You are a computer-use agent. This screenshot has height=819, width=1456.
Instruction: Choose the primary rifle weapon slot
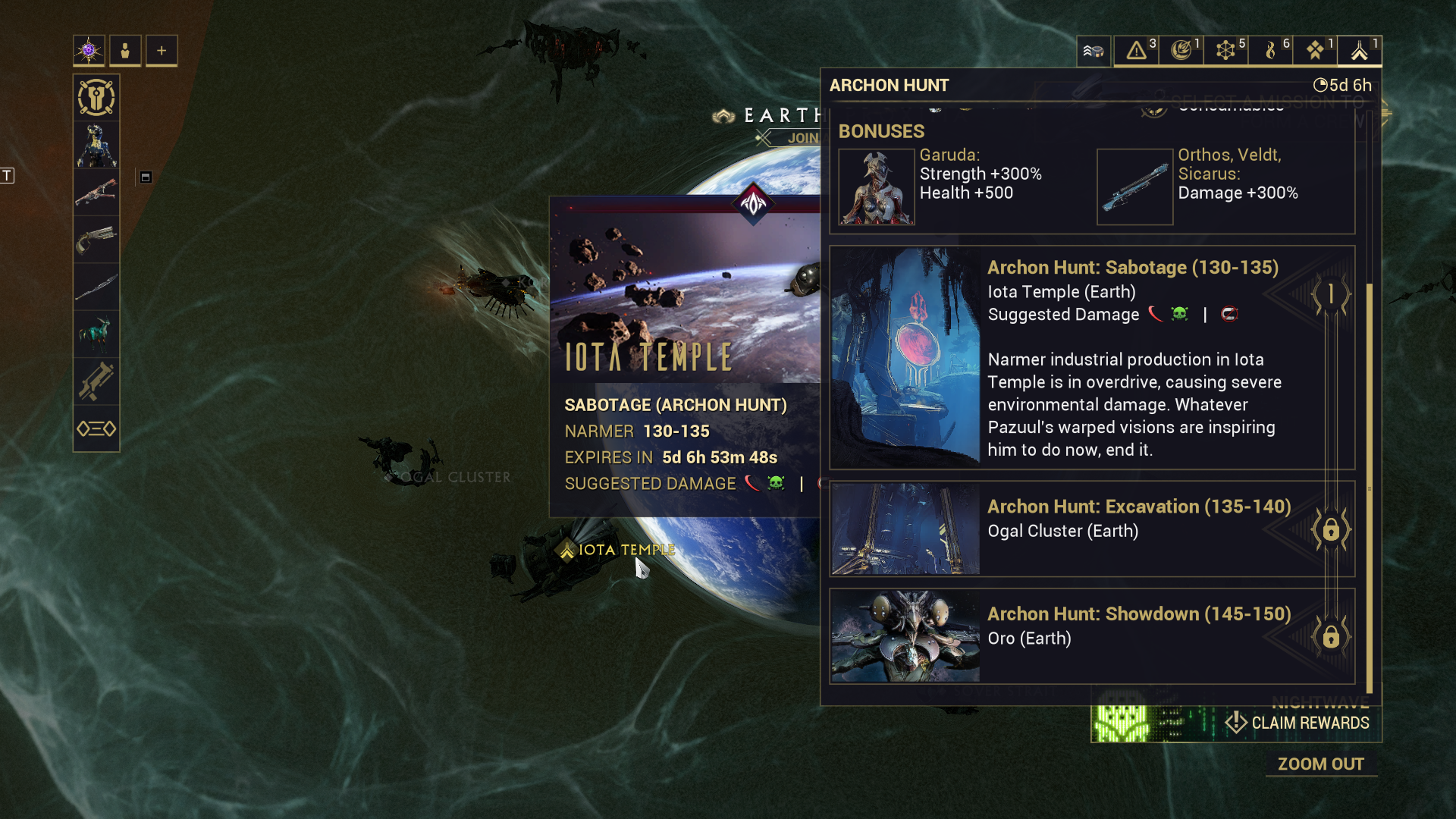(x=96, y=192)
